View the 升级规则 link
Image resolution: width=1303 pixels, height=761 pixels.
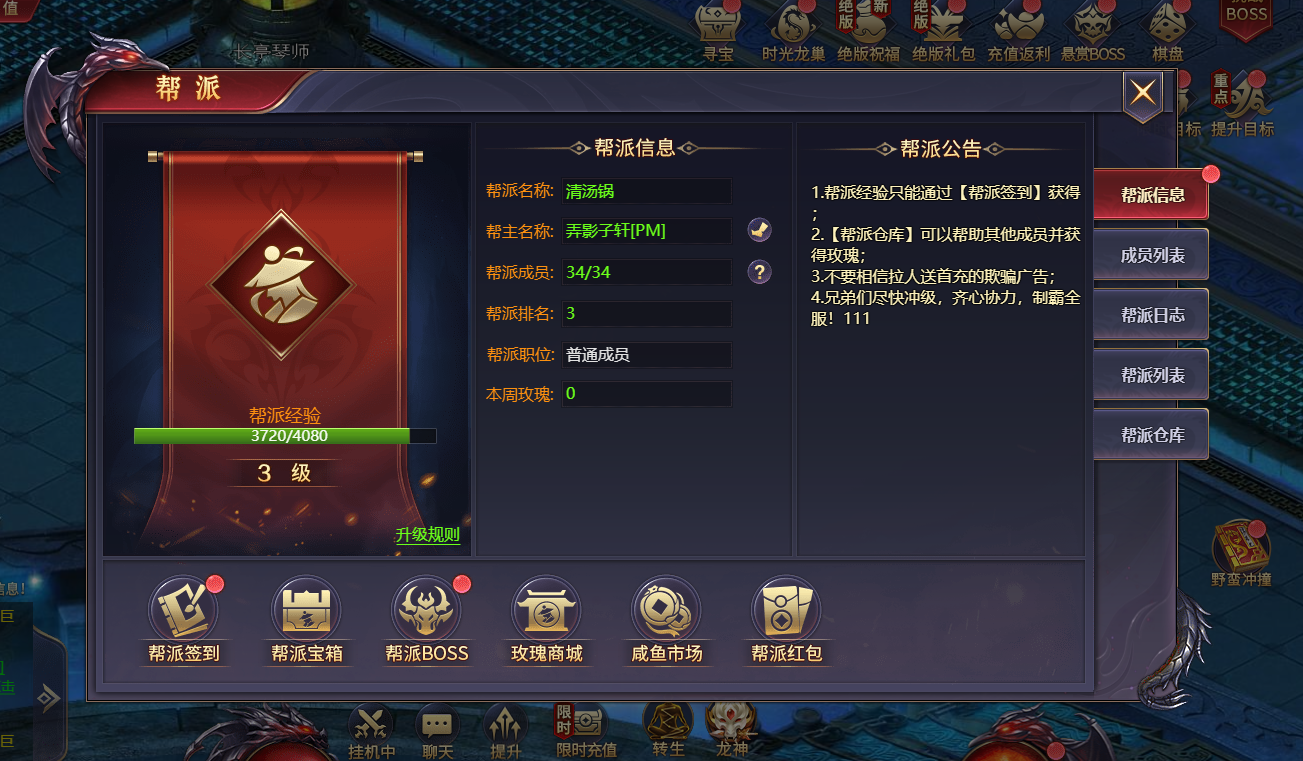(x=427, y=535)
